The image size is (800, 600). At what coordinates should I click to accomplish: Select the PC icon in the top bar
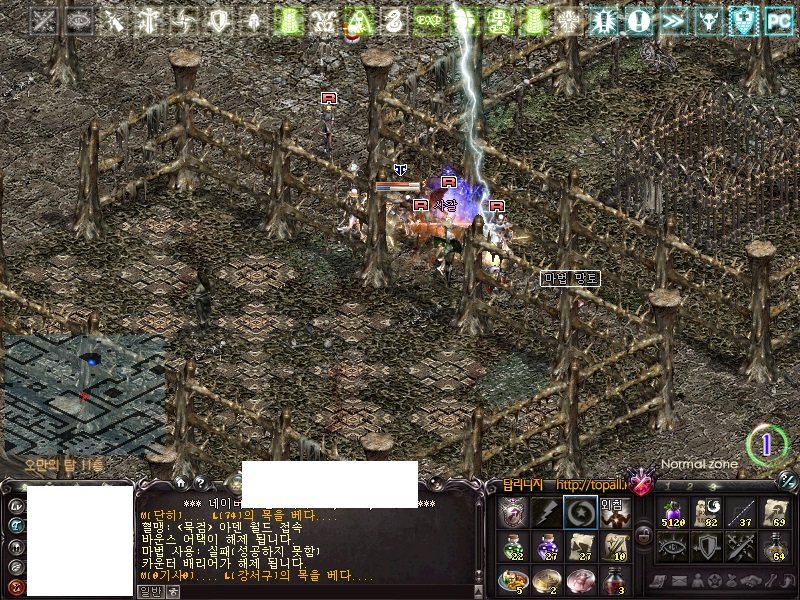pos(778,19)
